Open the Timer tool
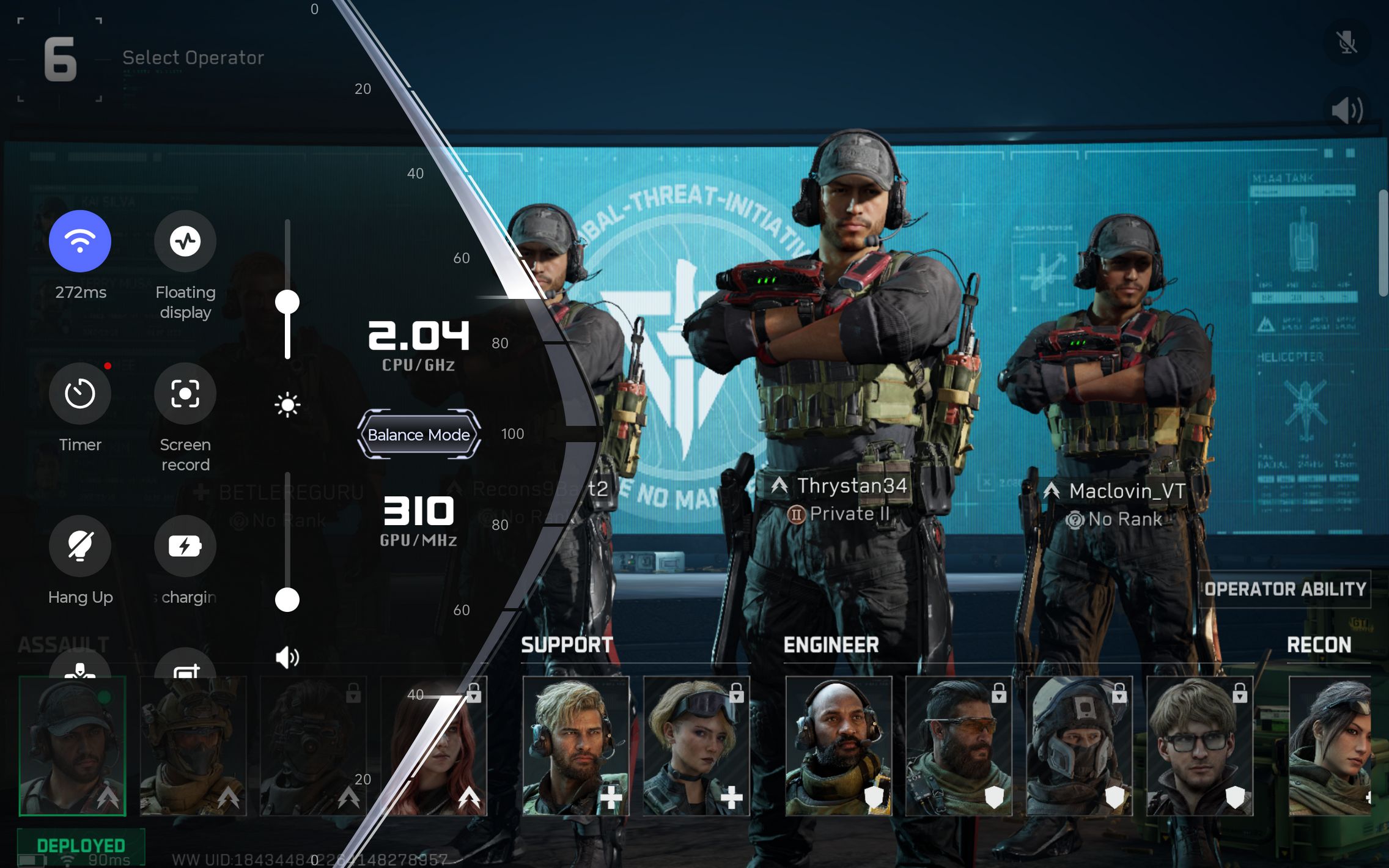1389x868 pixels. pos(80,394)
